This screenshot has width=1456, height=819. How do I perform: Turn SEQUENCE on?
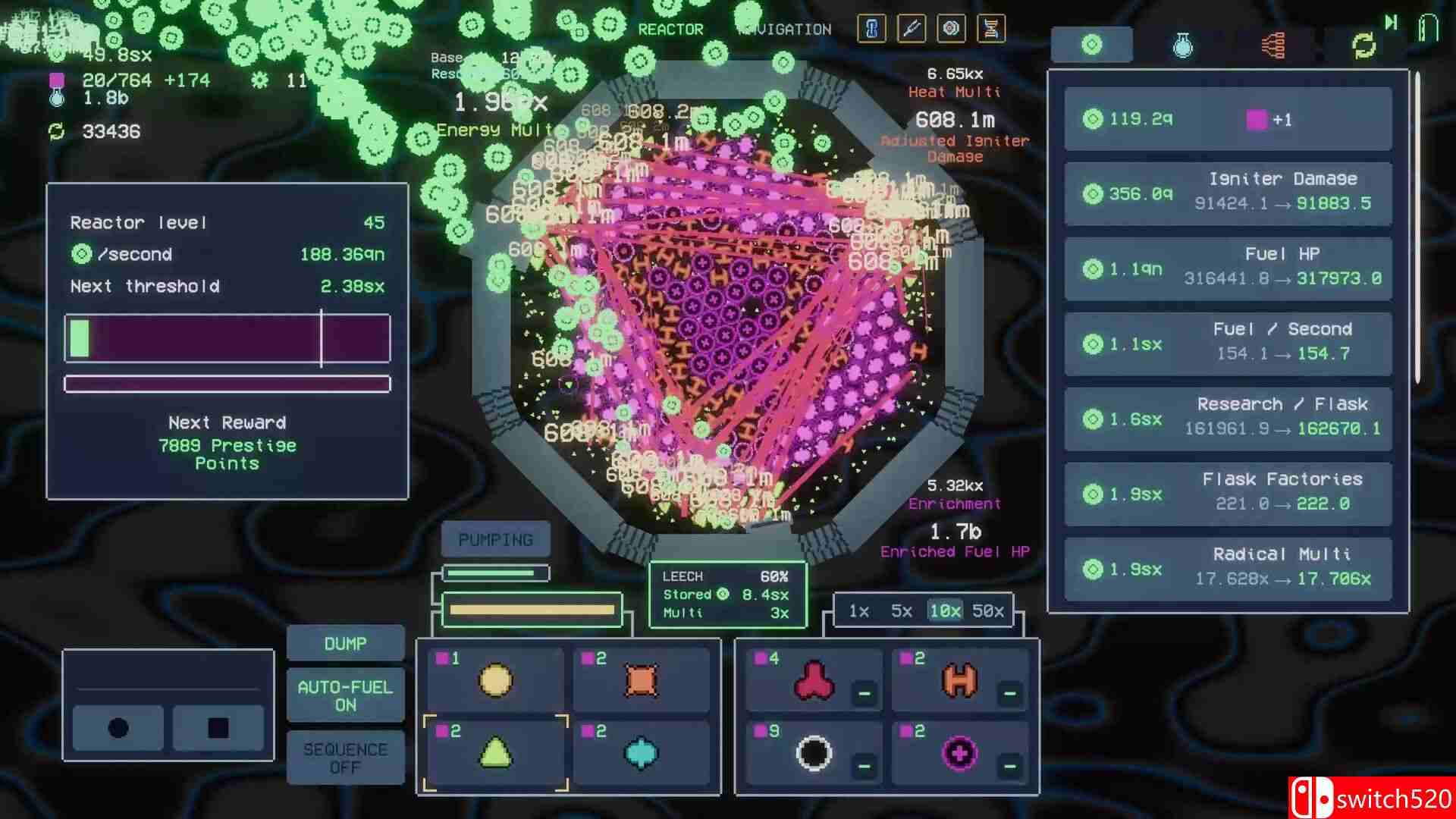345,758
